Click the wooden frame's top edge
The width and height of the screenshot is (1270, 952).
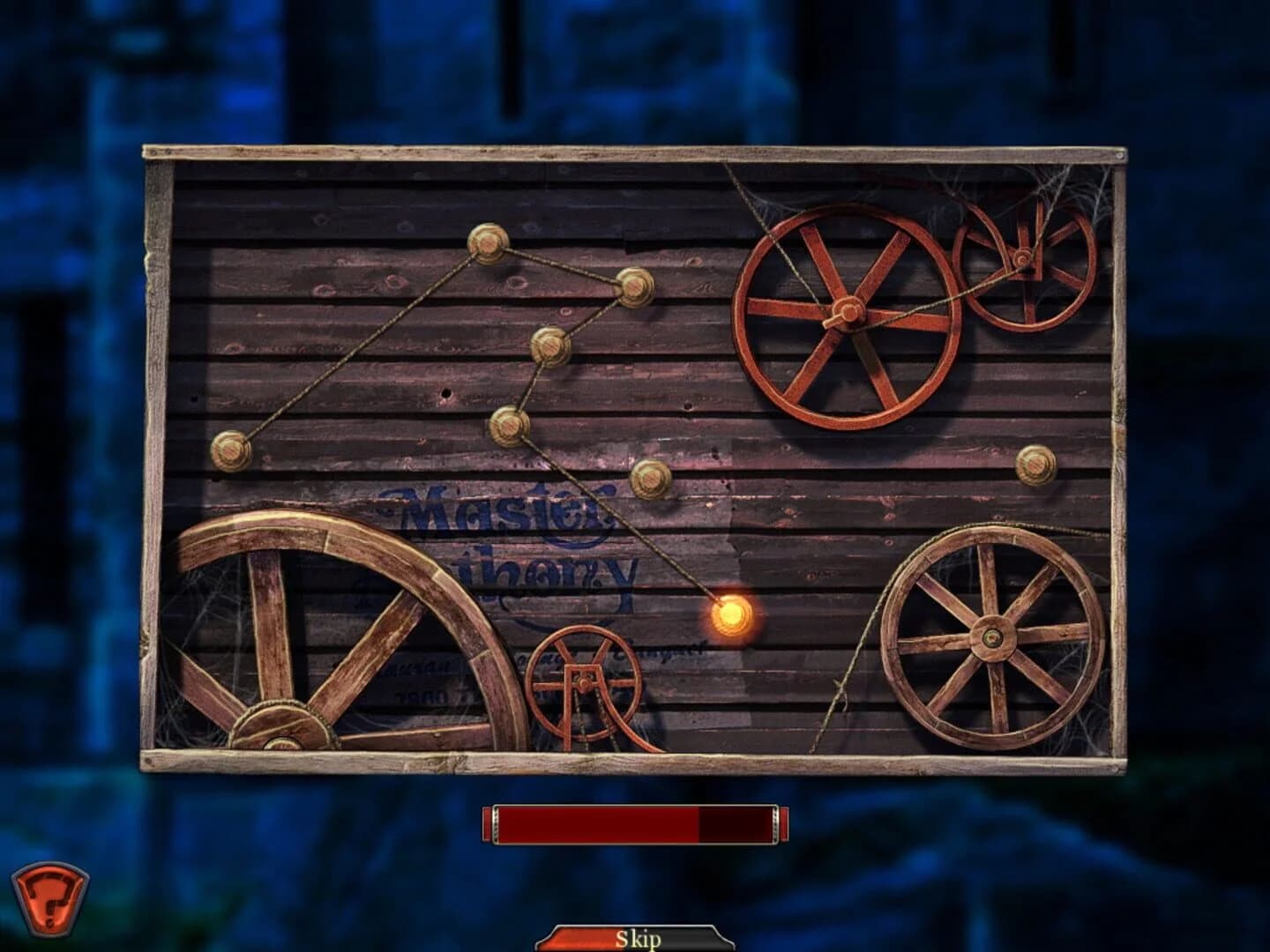[635, 152]
